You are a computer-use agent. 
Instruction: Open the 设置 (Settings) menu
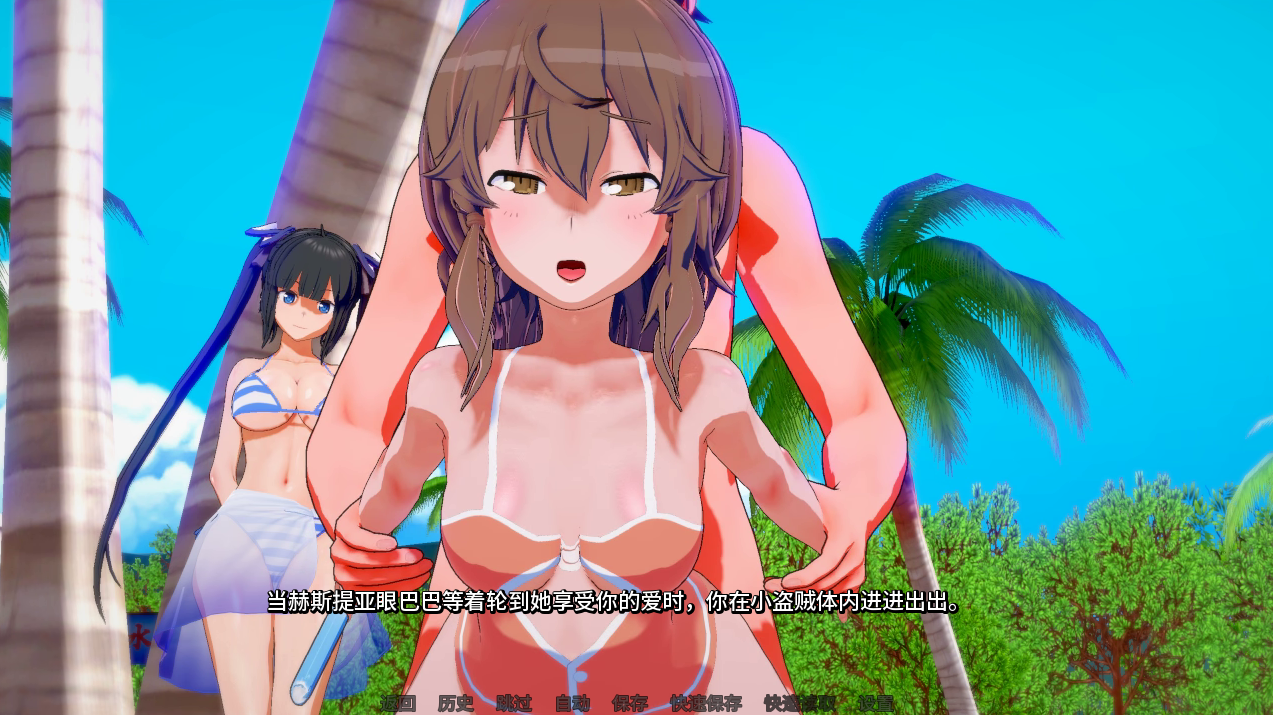coord(876,703)
